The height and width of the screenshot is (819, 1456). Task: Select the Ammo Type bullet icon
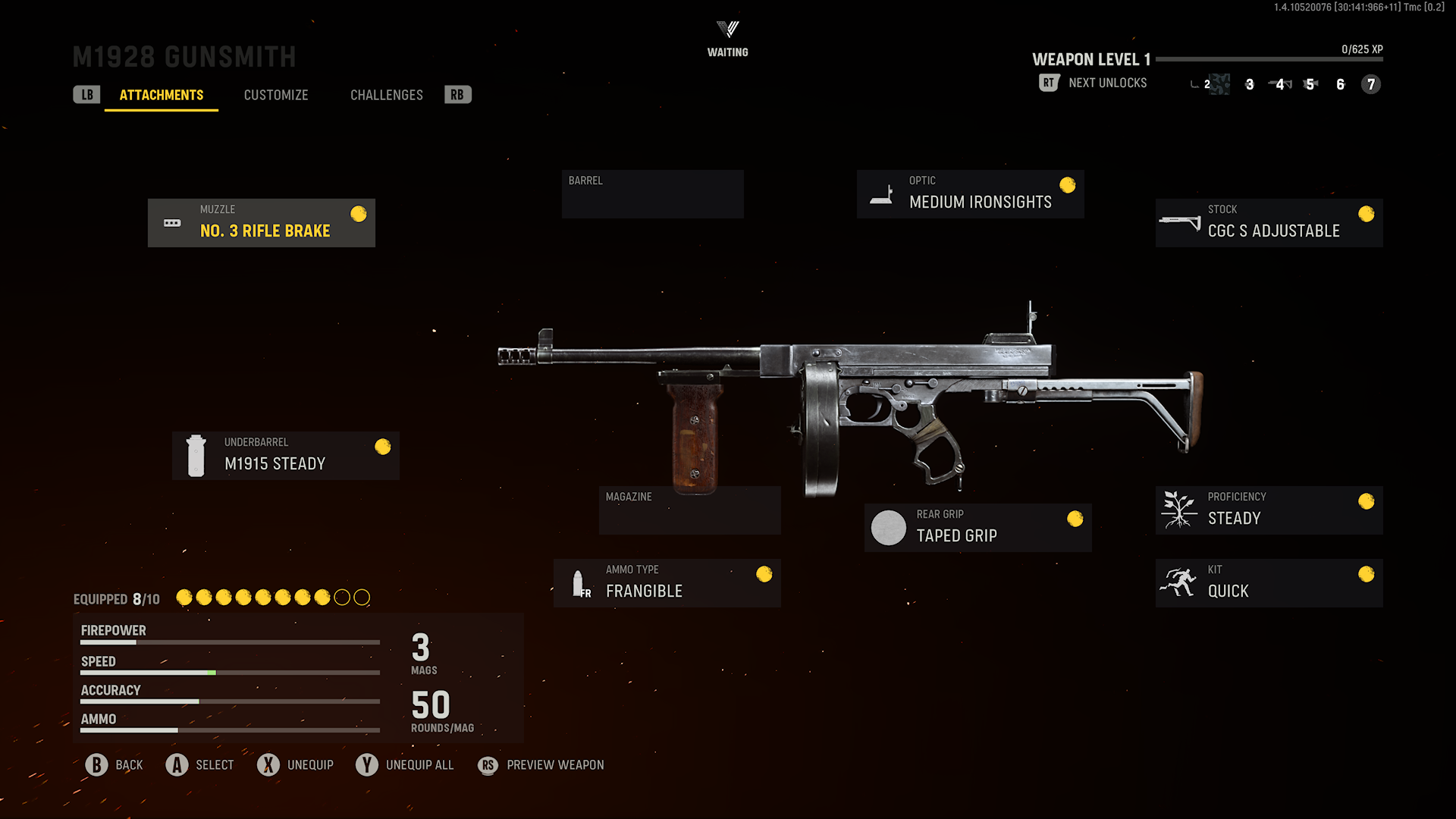click(x=579, y=582)
